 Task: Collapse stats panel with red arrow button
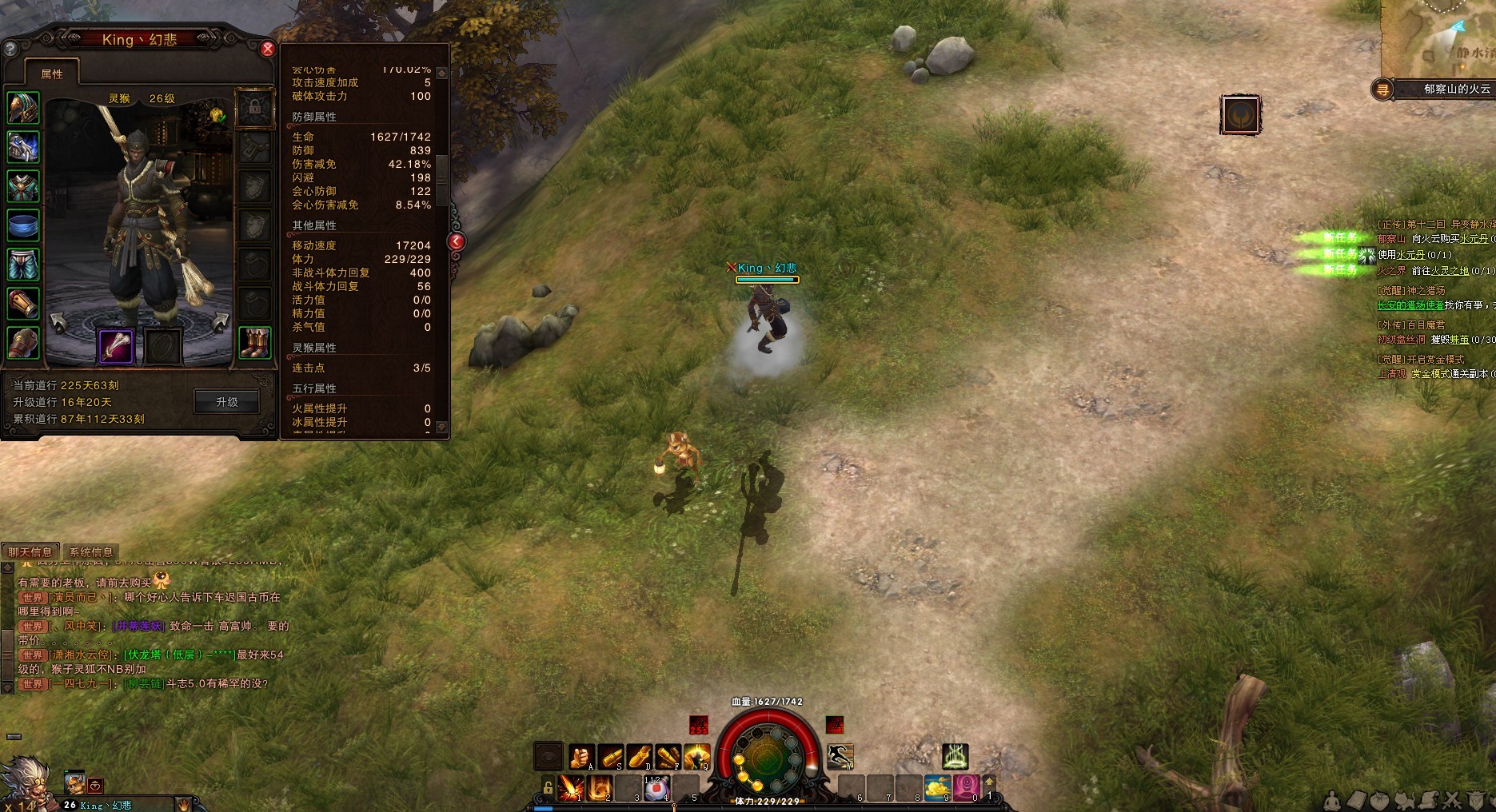point(456,241)
